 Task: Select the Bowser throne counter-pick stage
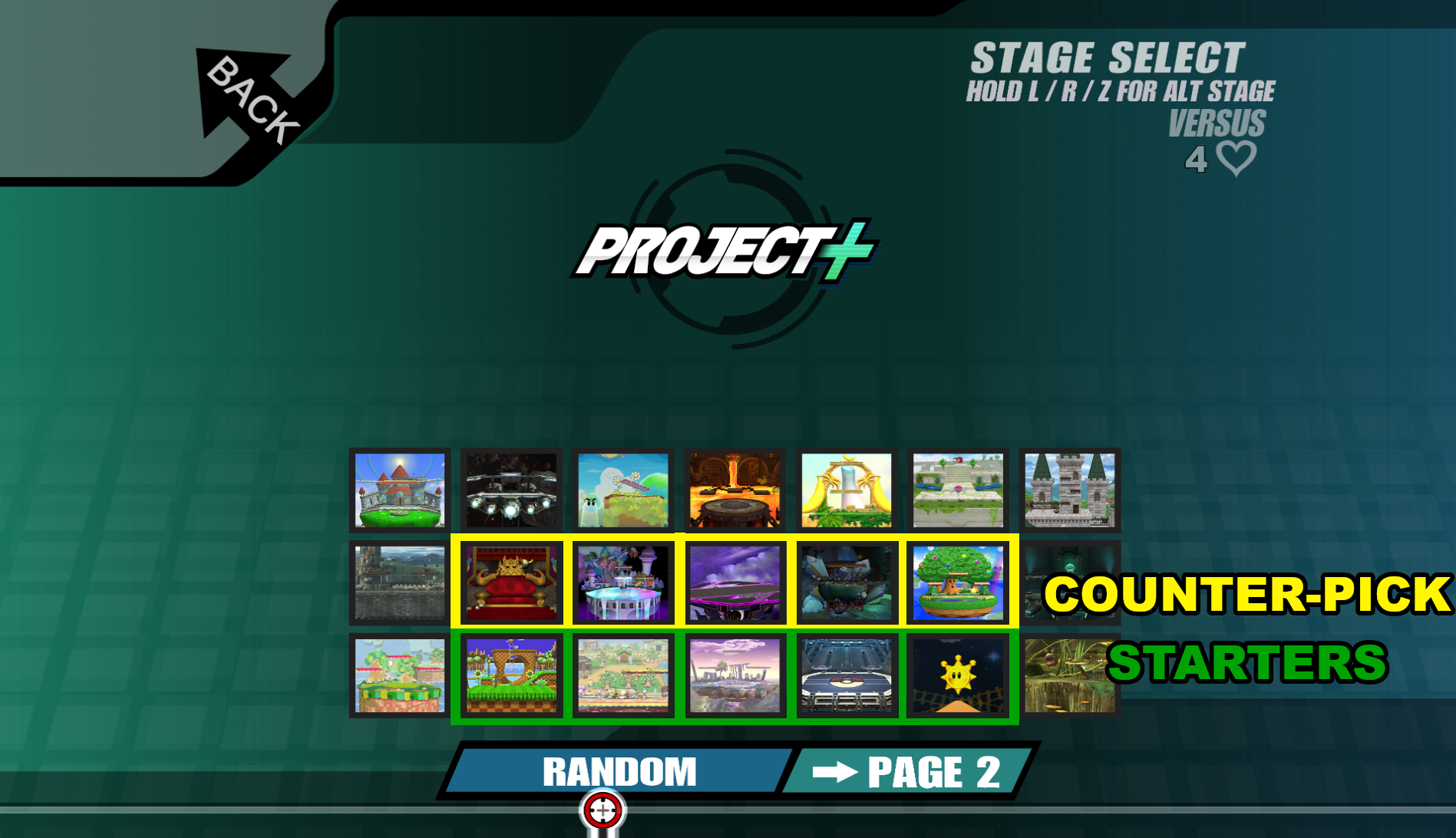coord(511,582)
